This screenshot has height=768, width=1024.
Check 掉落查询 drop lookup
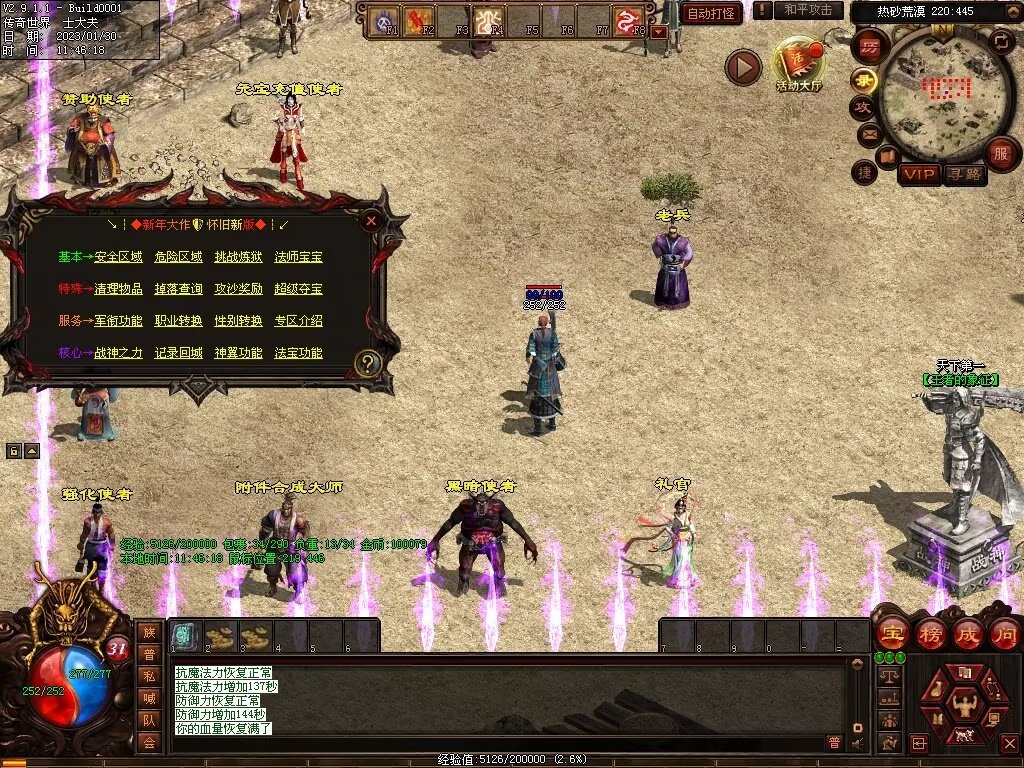(178, 289)
